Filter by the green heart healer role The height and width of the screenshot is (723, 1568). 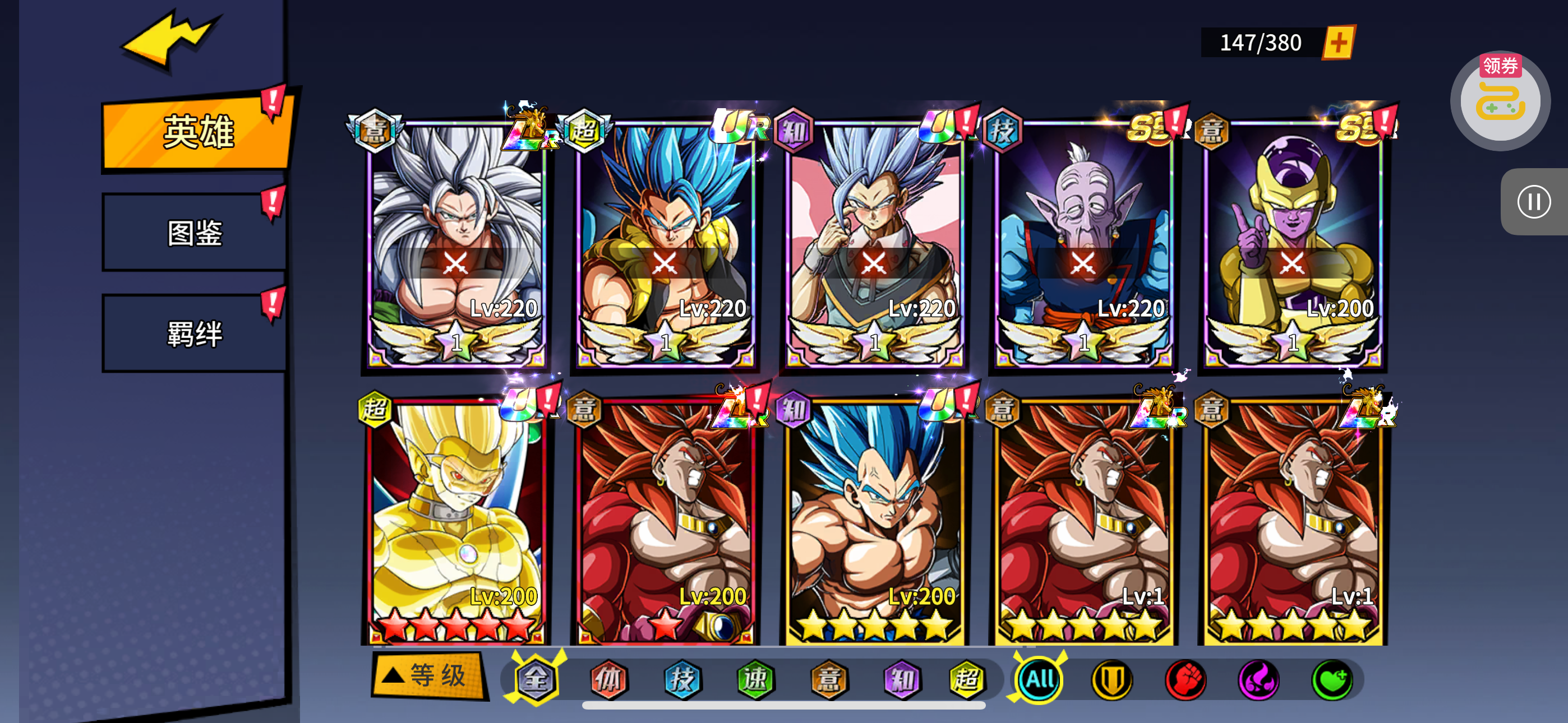(1332, 679)
